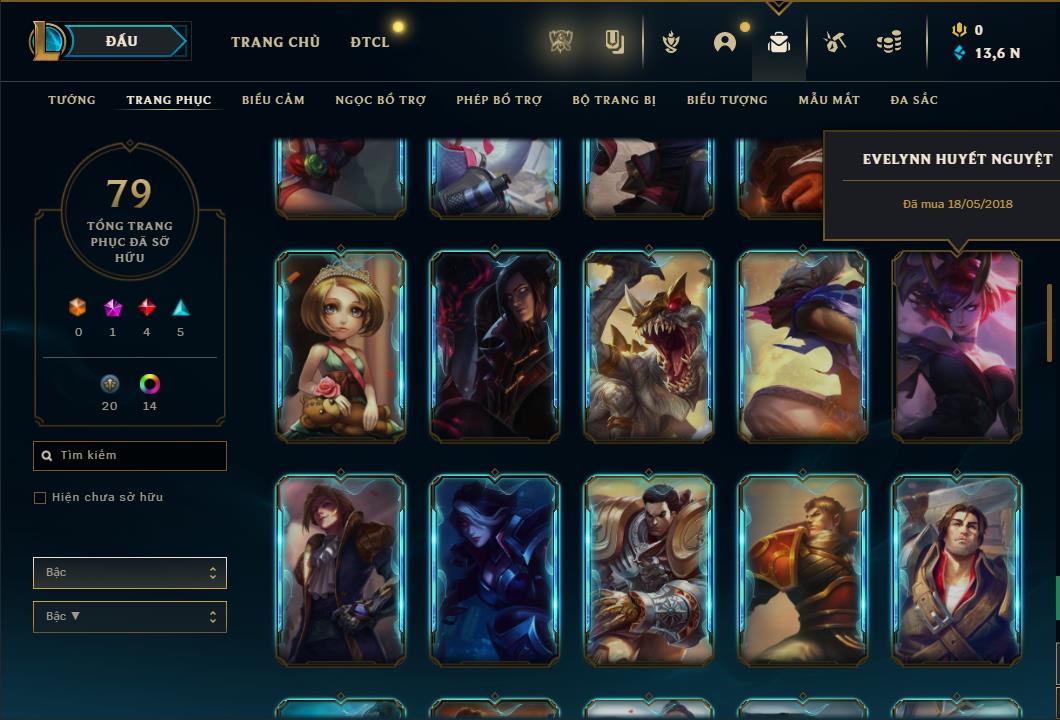Switch to PHÉP BỔ TRỢ tab
This screenshot has width=1060, height=720.
click(499, 100)
